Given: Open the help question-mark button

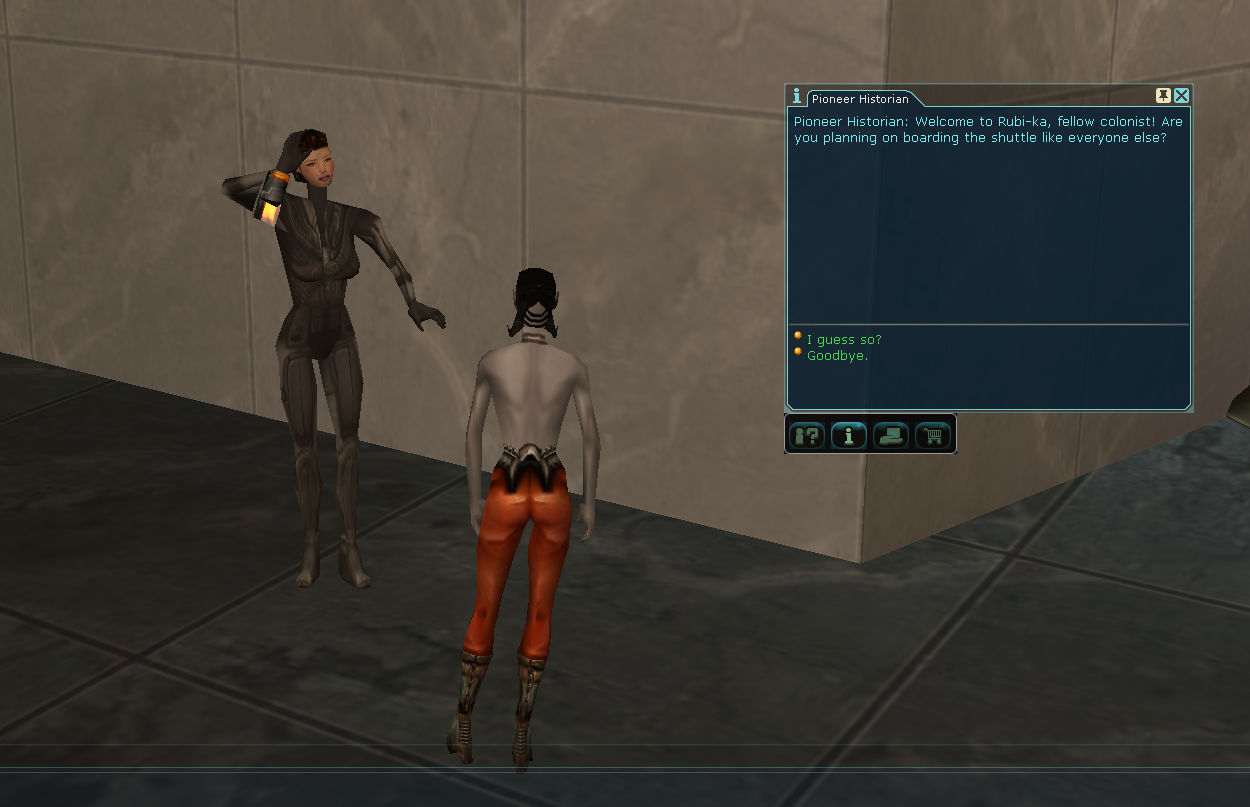Looking at the screenshot, I should [807, 436].
